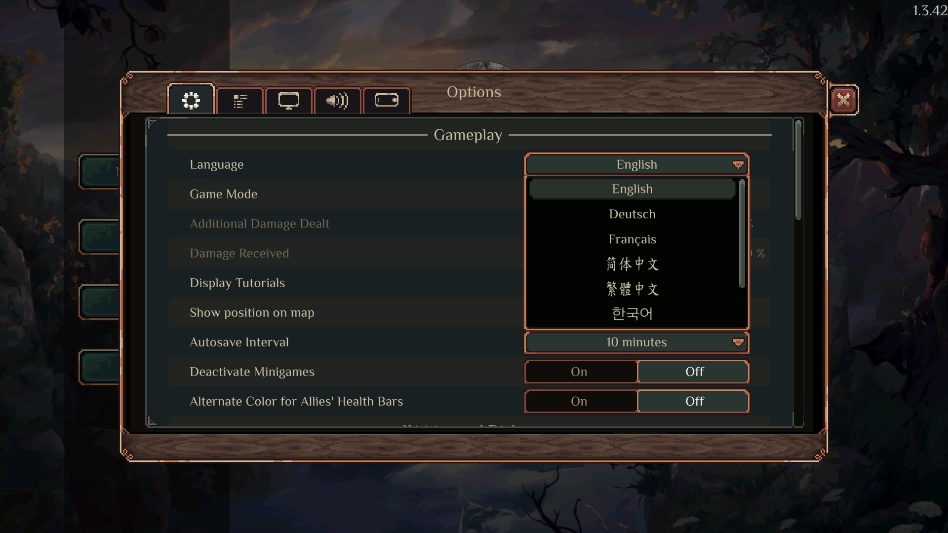Switch to the speaker audio tab
The image size is (948, 533).
(x=338, y=101)
